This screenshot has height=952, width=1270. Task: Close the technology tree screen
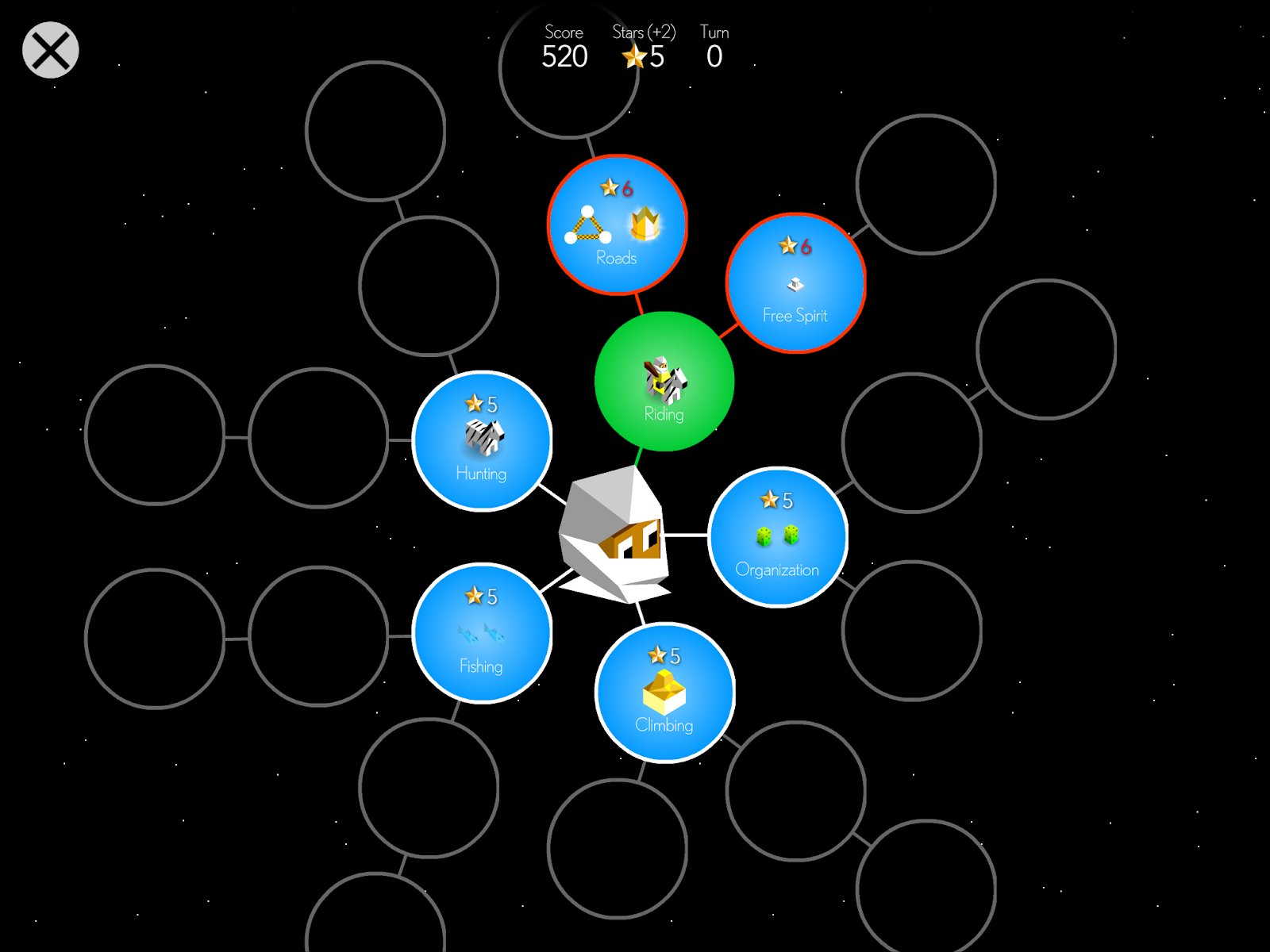[50, 50]
